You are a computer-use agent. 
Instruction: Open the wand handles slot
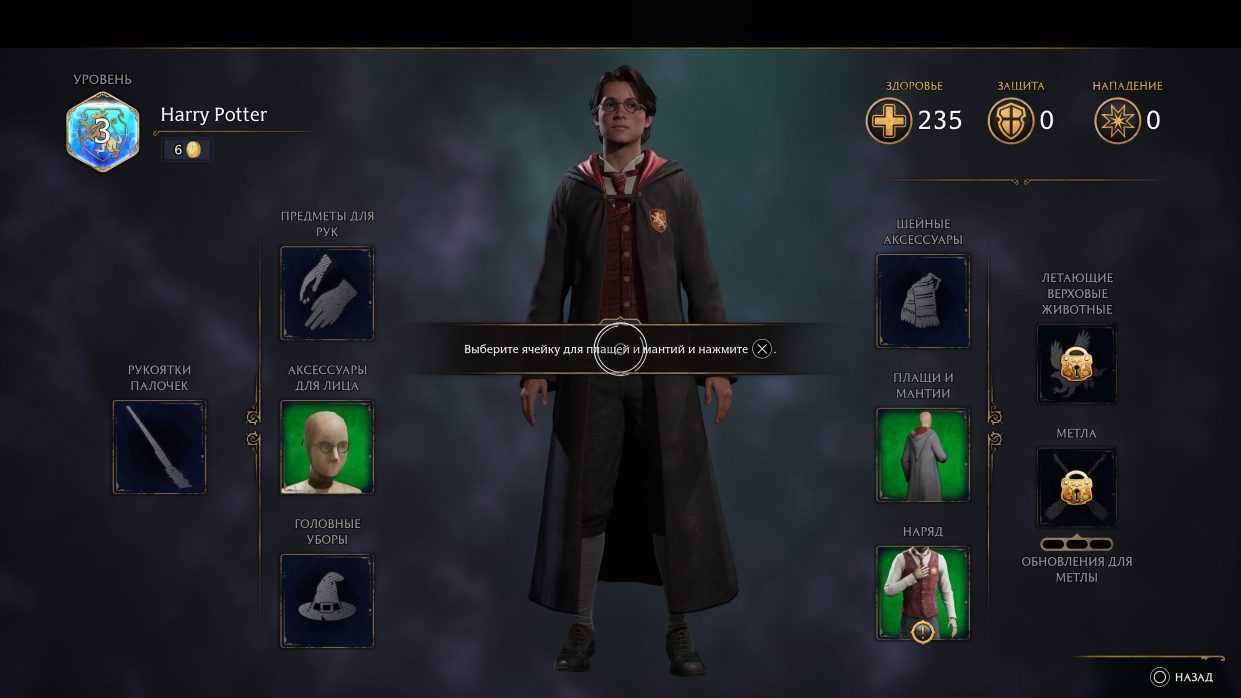159,447
